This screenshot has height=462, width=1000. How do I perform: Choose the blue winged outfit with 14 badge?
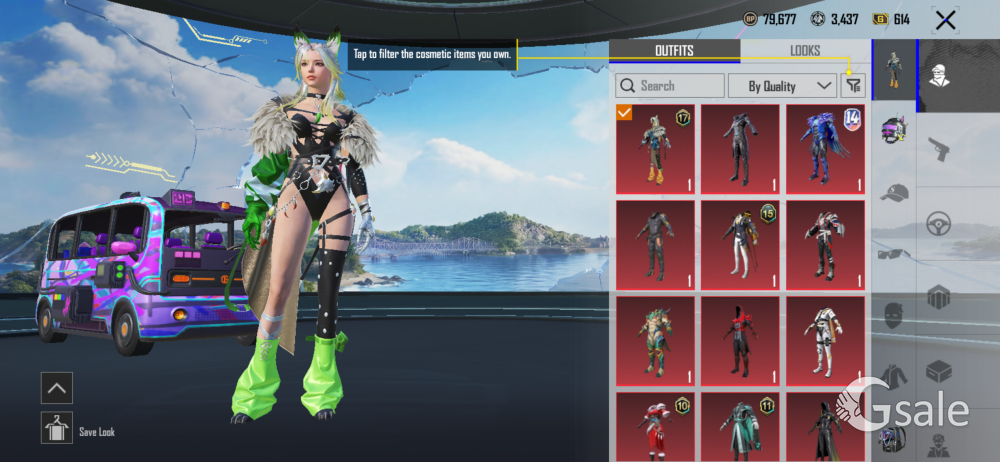tap(825, 149)
